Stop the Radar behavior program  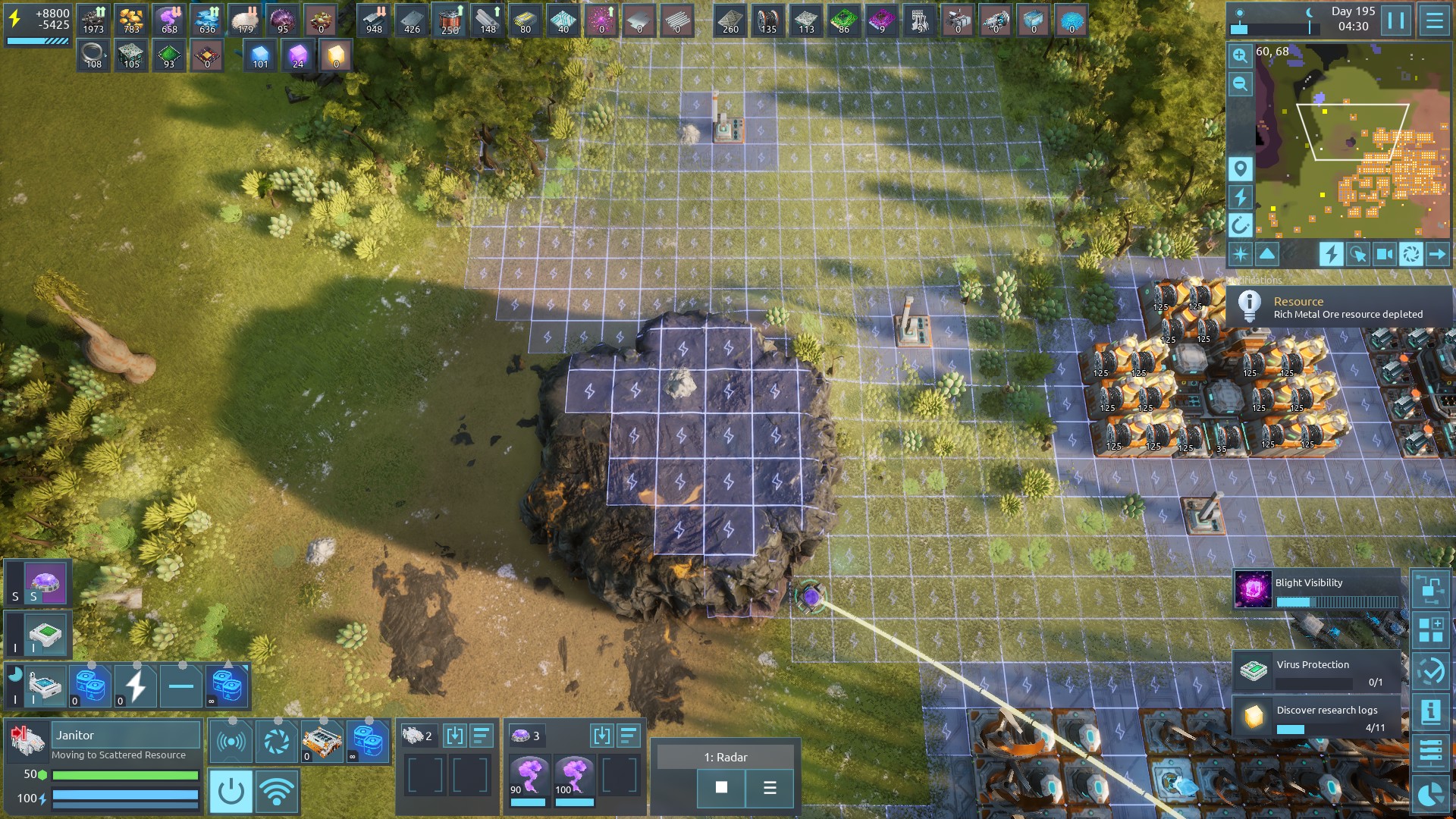click(721, 788)
